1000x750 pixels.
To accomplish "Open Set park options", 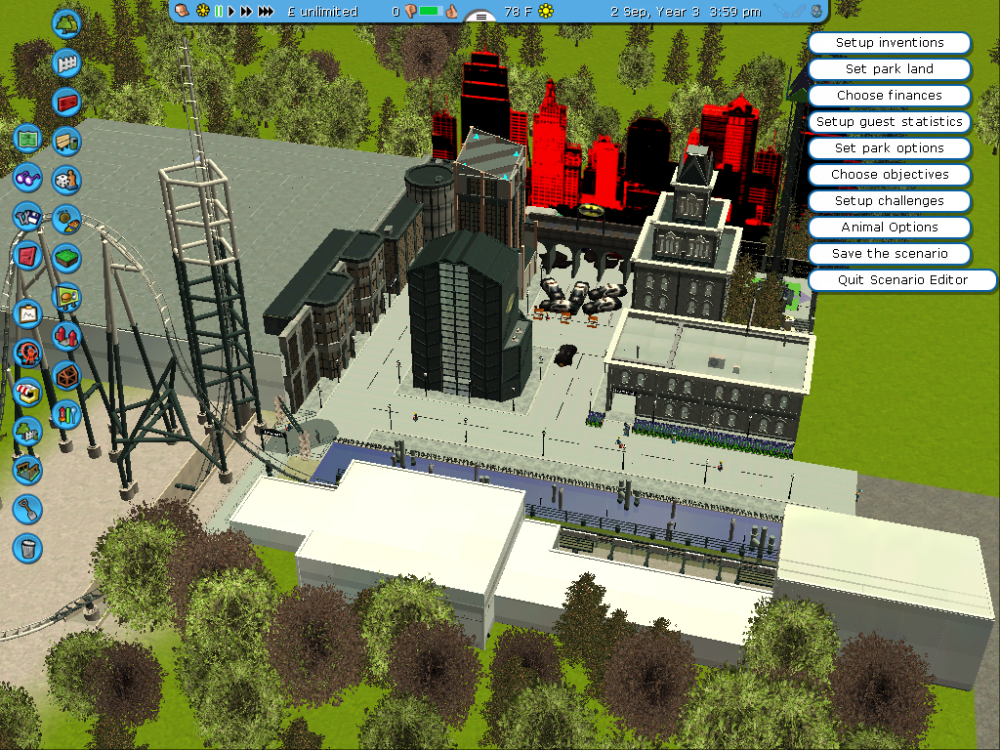I will 889,148.
